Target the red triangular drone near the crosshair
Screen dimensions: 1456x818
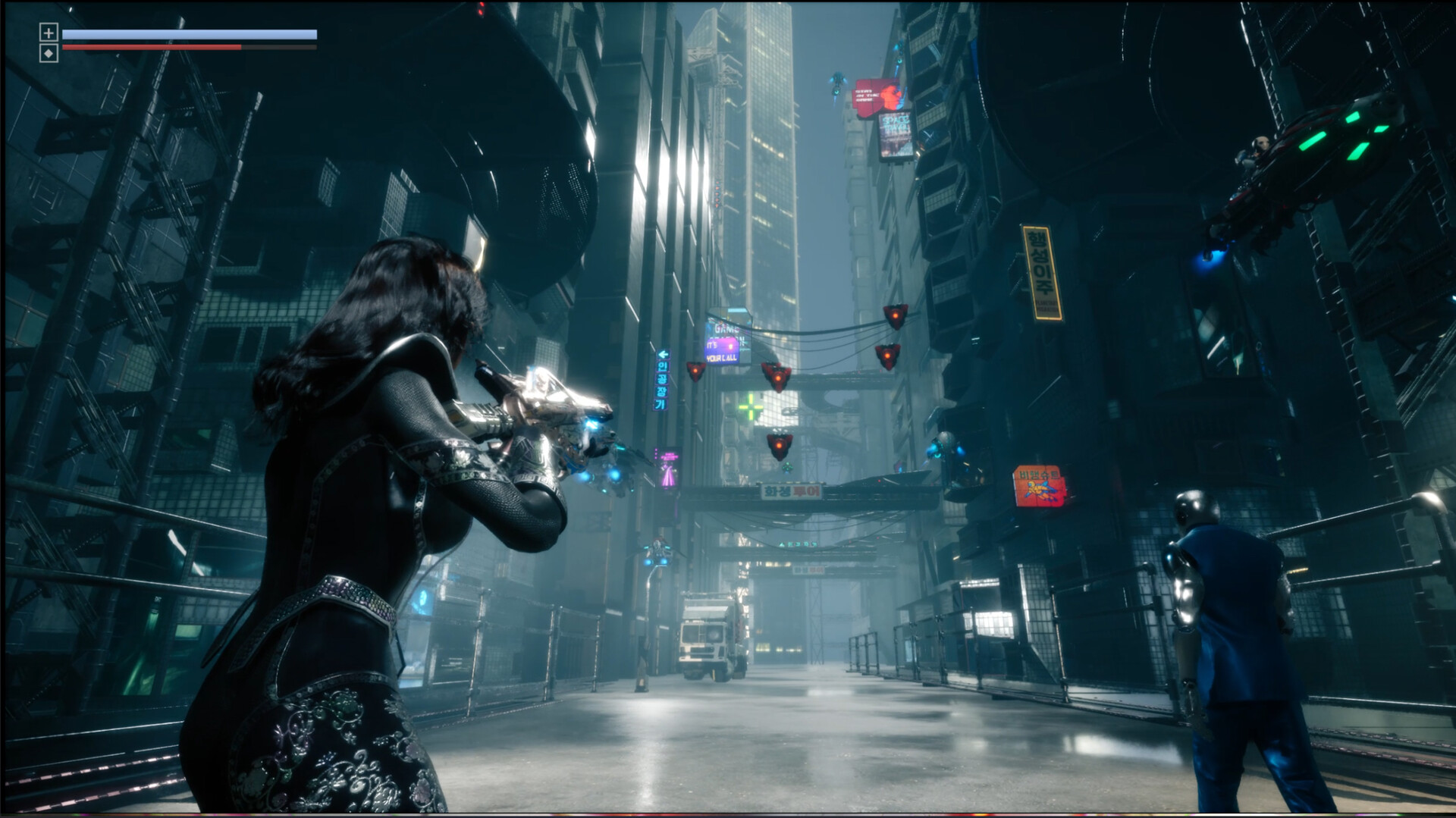[x=777, y=378]
